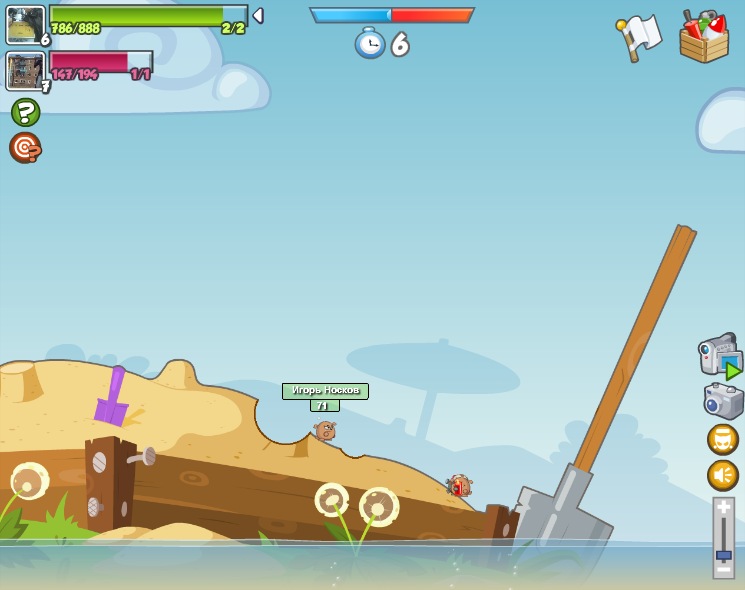Click the orange target hint button
The height and width of the screenshot is (590, 745).
coord(25,148)
